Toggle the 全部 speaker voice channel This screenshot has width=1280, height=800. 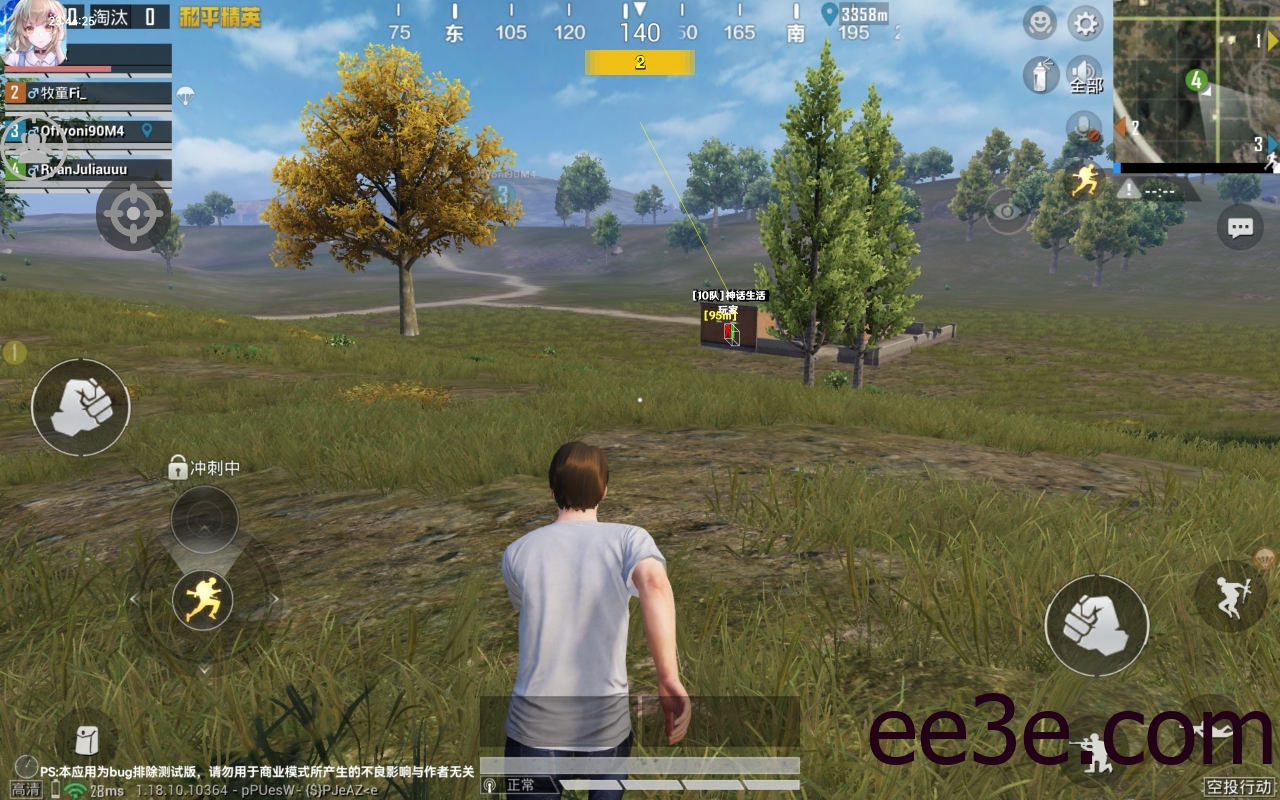[x=1085, y=75]
